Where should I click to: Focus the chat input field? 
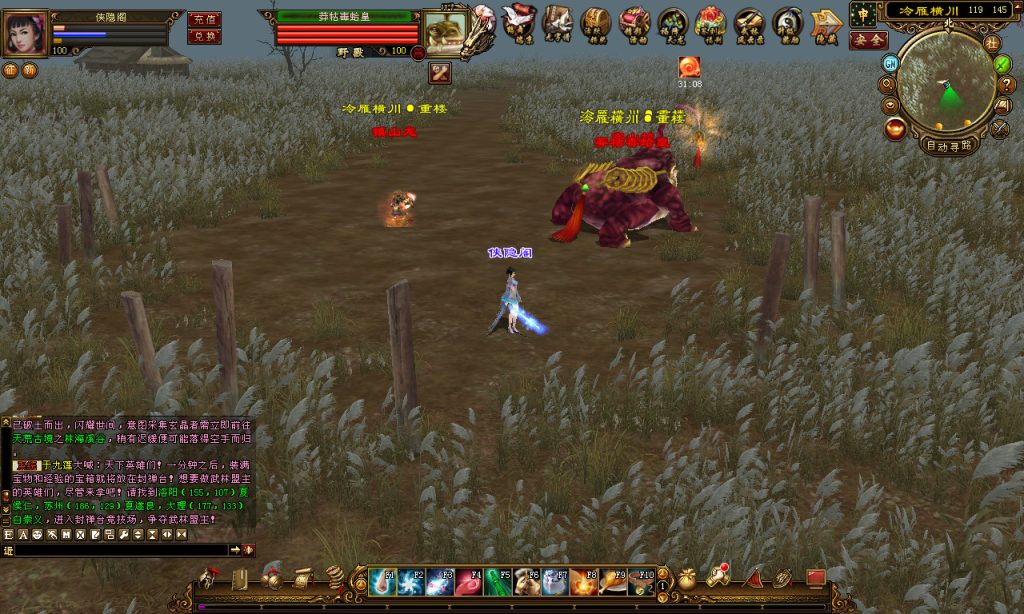pyautogui.click(x=120, y=550)
